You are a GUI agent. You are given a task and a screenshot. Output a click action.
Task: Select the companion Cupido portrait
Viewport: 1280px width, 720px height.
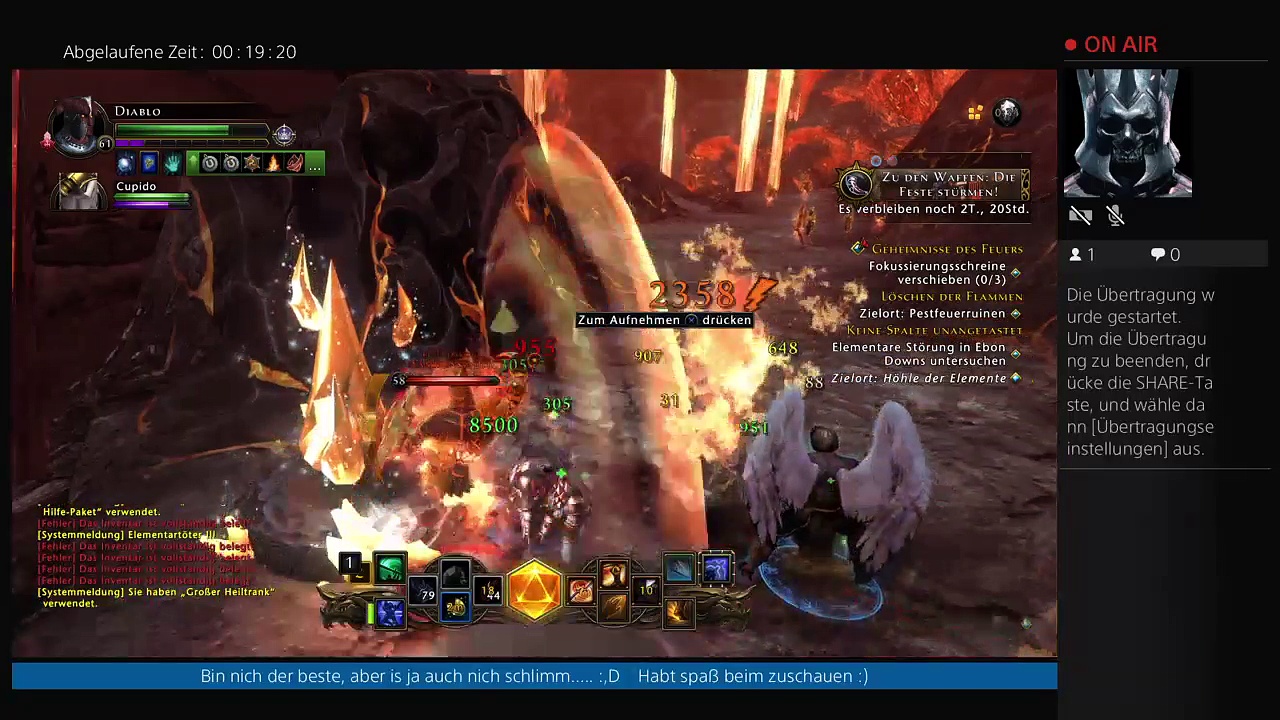click(x=79, y=191)
